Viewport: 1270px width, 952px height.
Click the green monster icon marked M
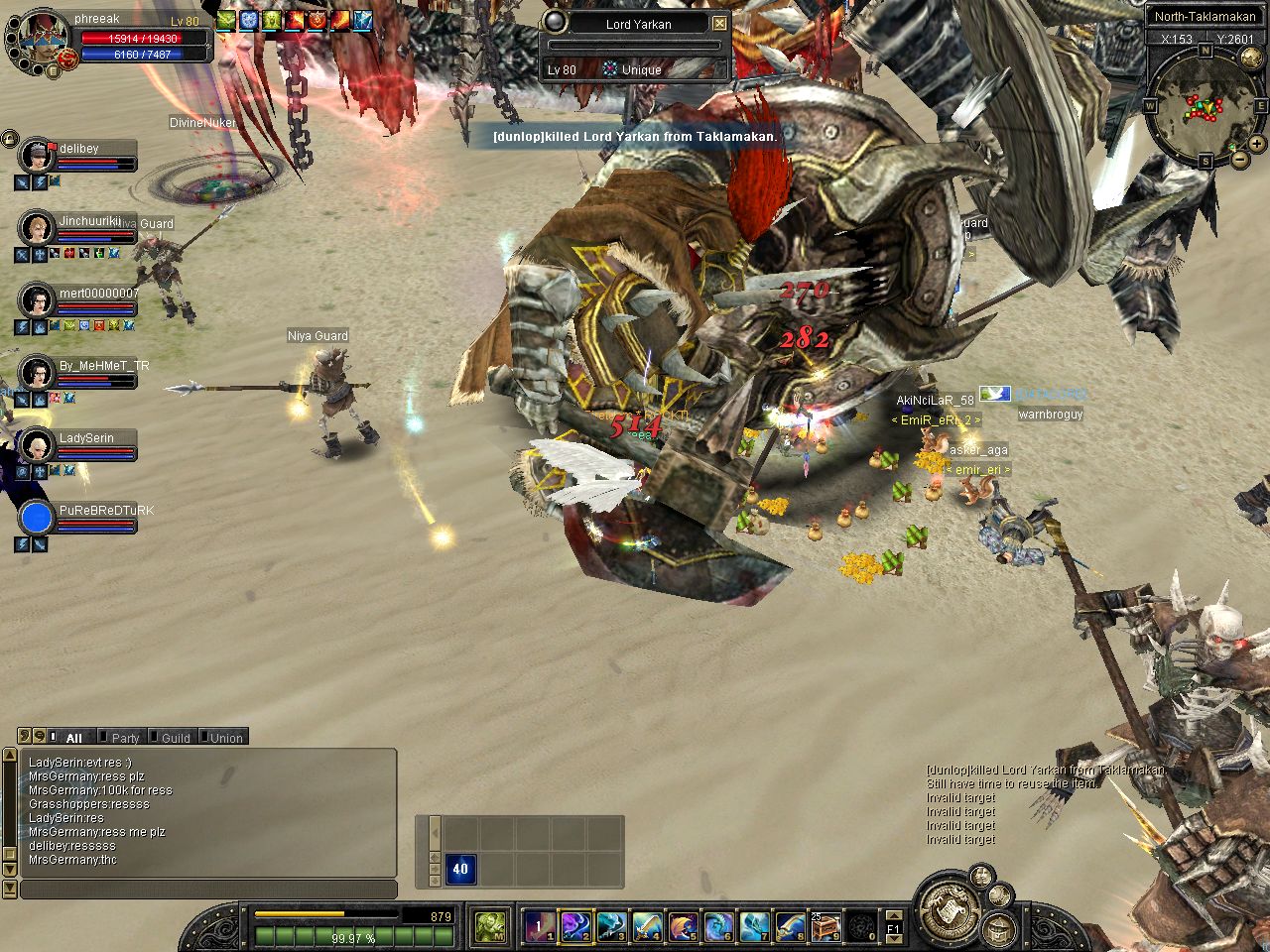coord(489,926)
